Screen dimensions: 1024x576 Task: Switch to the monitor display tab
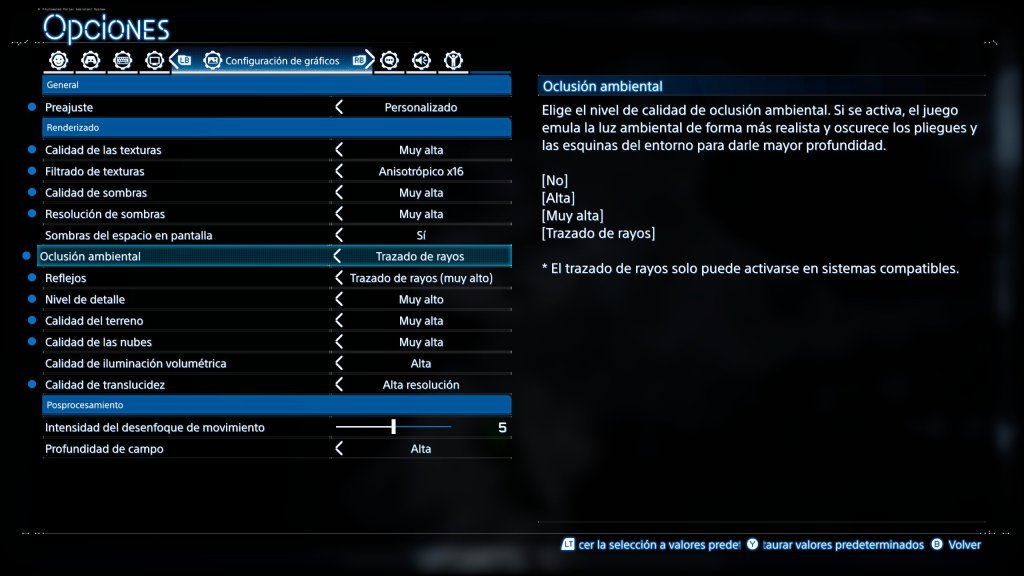click(155, 60)
